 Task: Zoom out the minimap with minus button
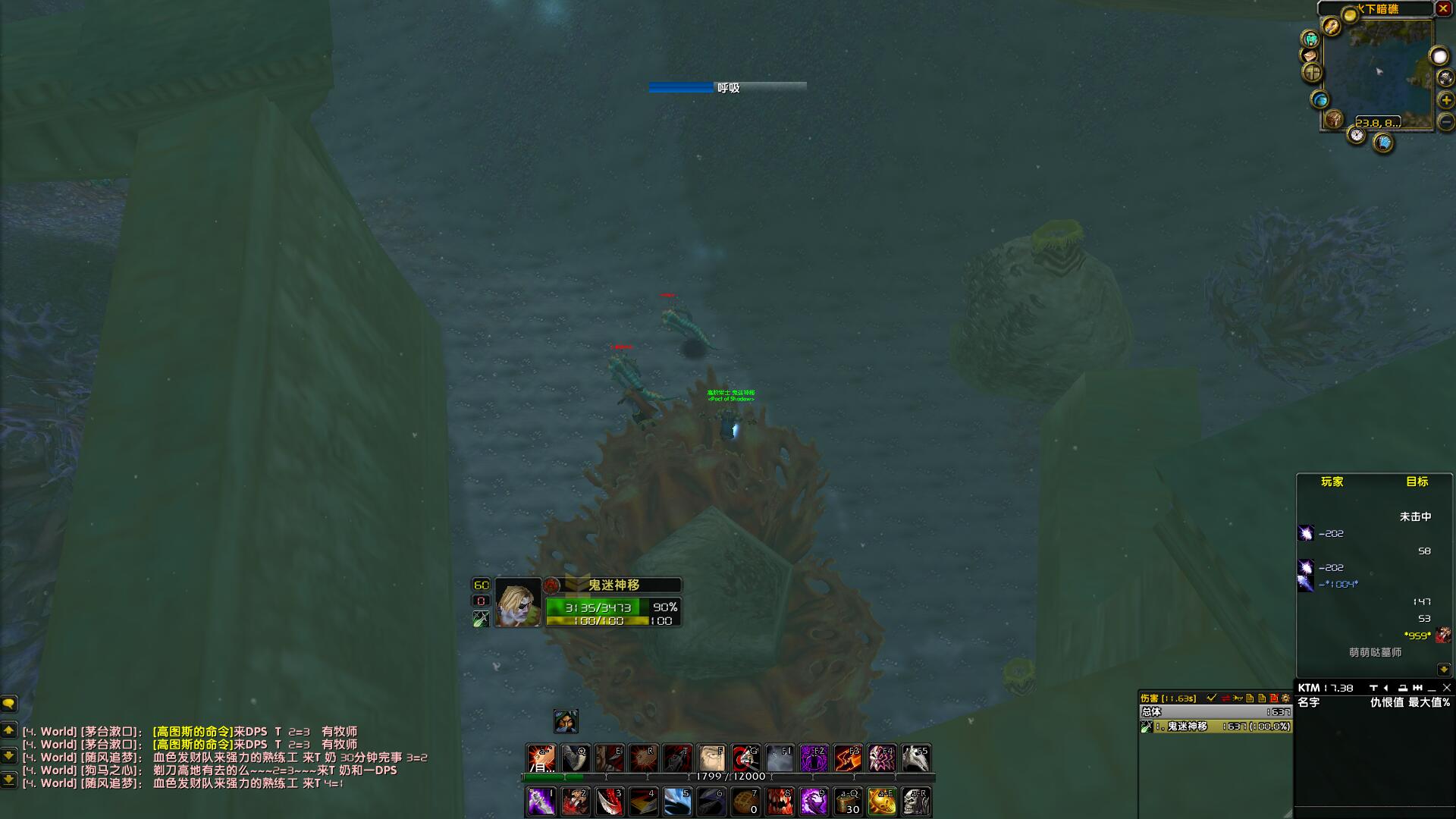coord(1446,121)
